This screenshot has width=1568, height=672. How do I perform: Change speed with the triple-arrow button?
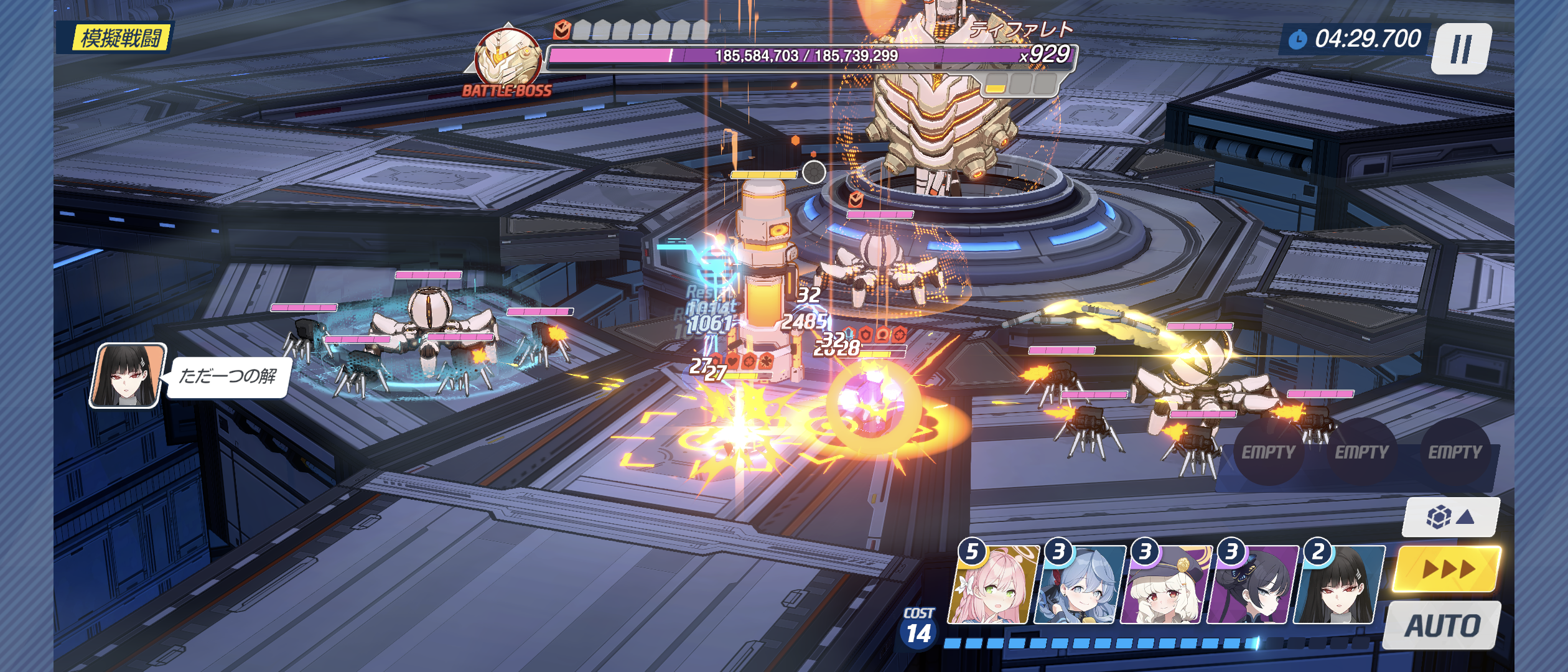click(x=1447, y=569)
